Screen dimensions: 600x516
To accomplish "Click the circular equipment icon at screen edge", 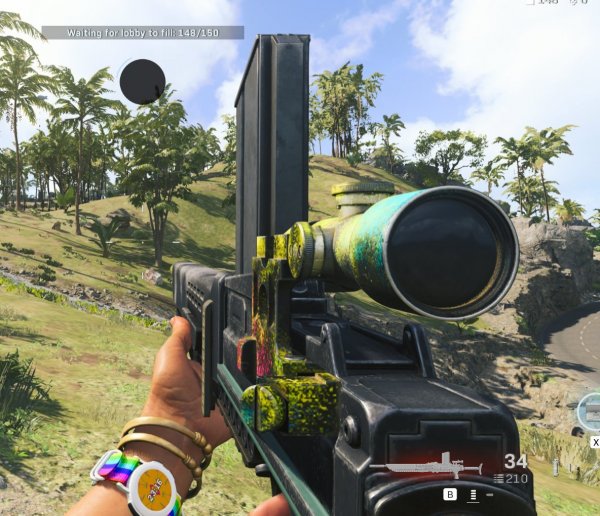I will pyautogui.click(x=591, y=410).
